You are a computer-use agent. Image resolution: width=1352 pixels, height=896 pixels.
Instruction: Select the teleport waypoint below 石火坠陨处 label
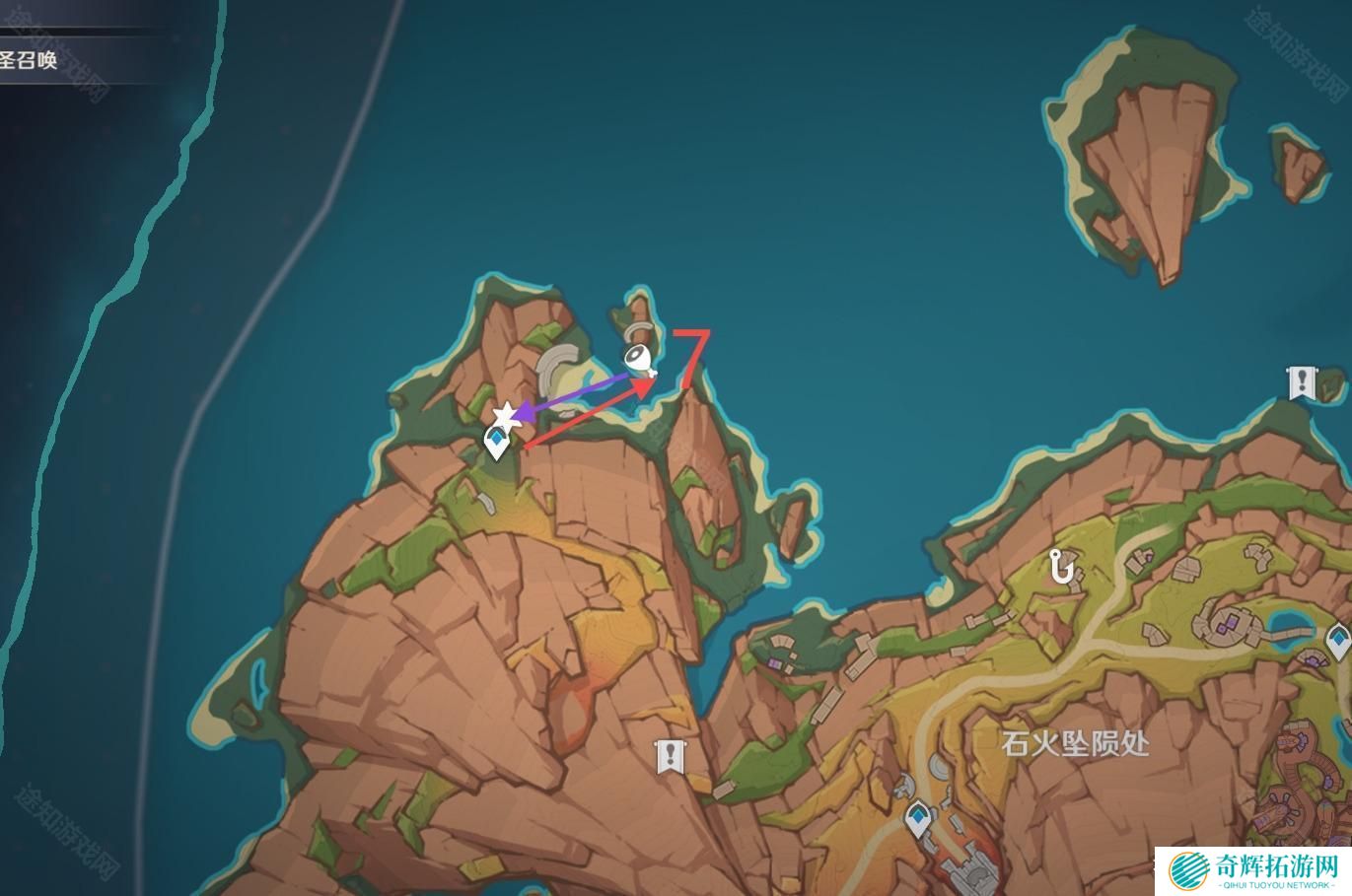pos(919,818)
